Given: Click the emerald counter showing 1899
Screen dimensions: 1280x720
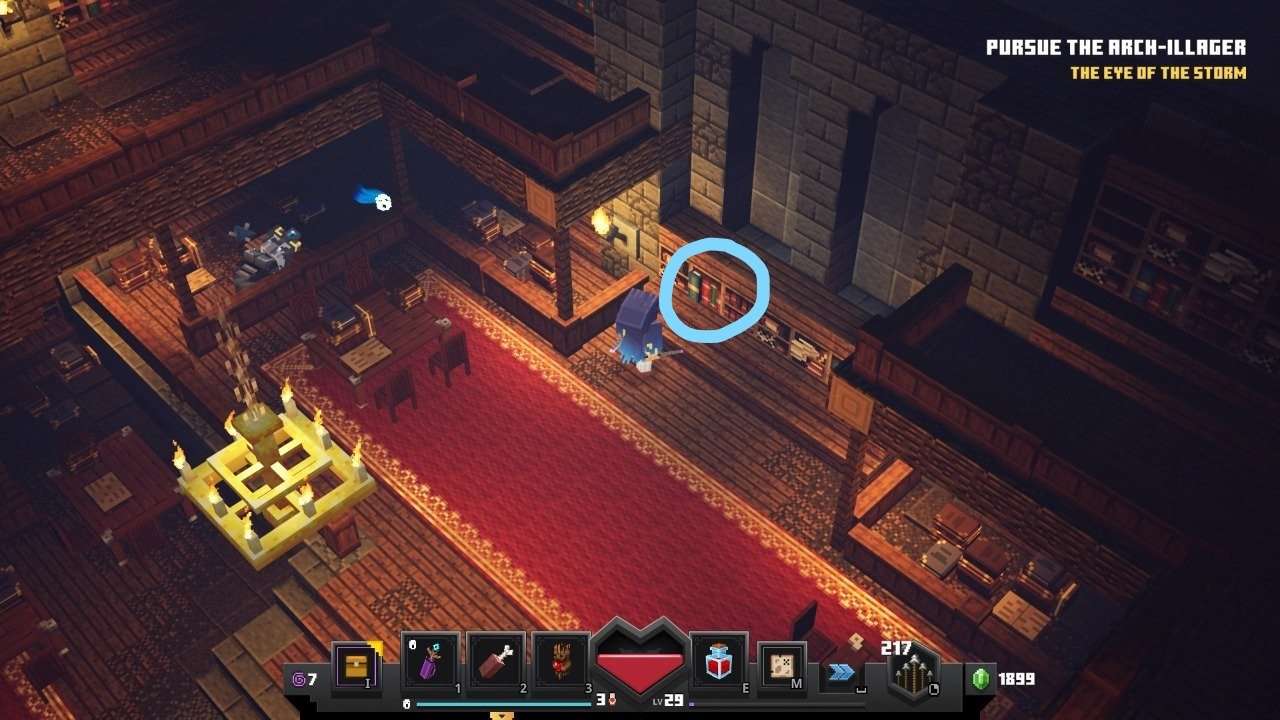Looking at the screenshot, I should tap(994, 677).
